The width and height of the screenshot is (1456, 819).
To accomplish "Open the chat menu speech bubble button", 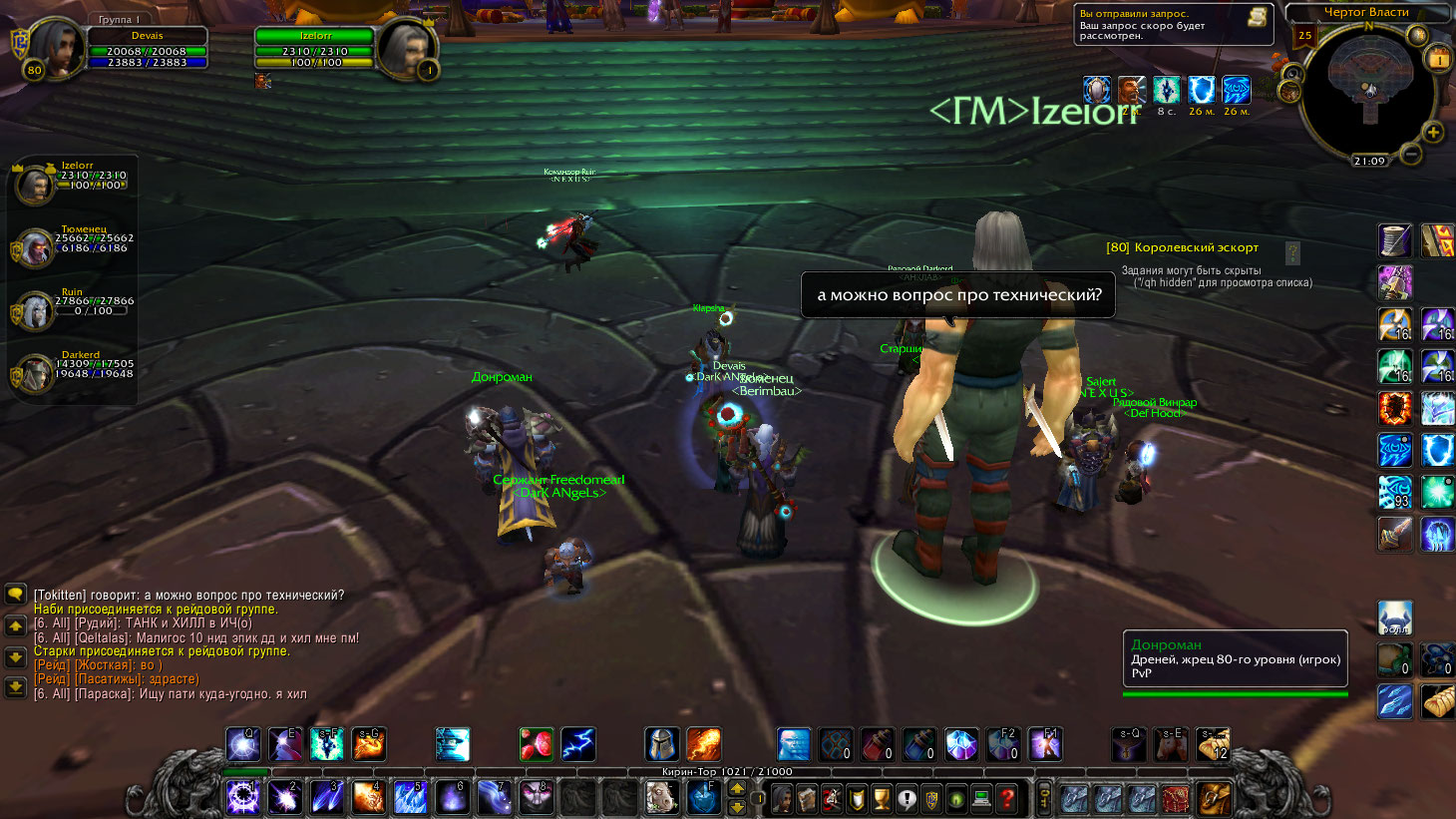I will (x=15, y=595).
